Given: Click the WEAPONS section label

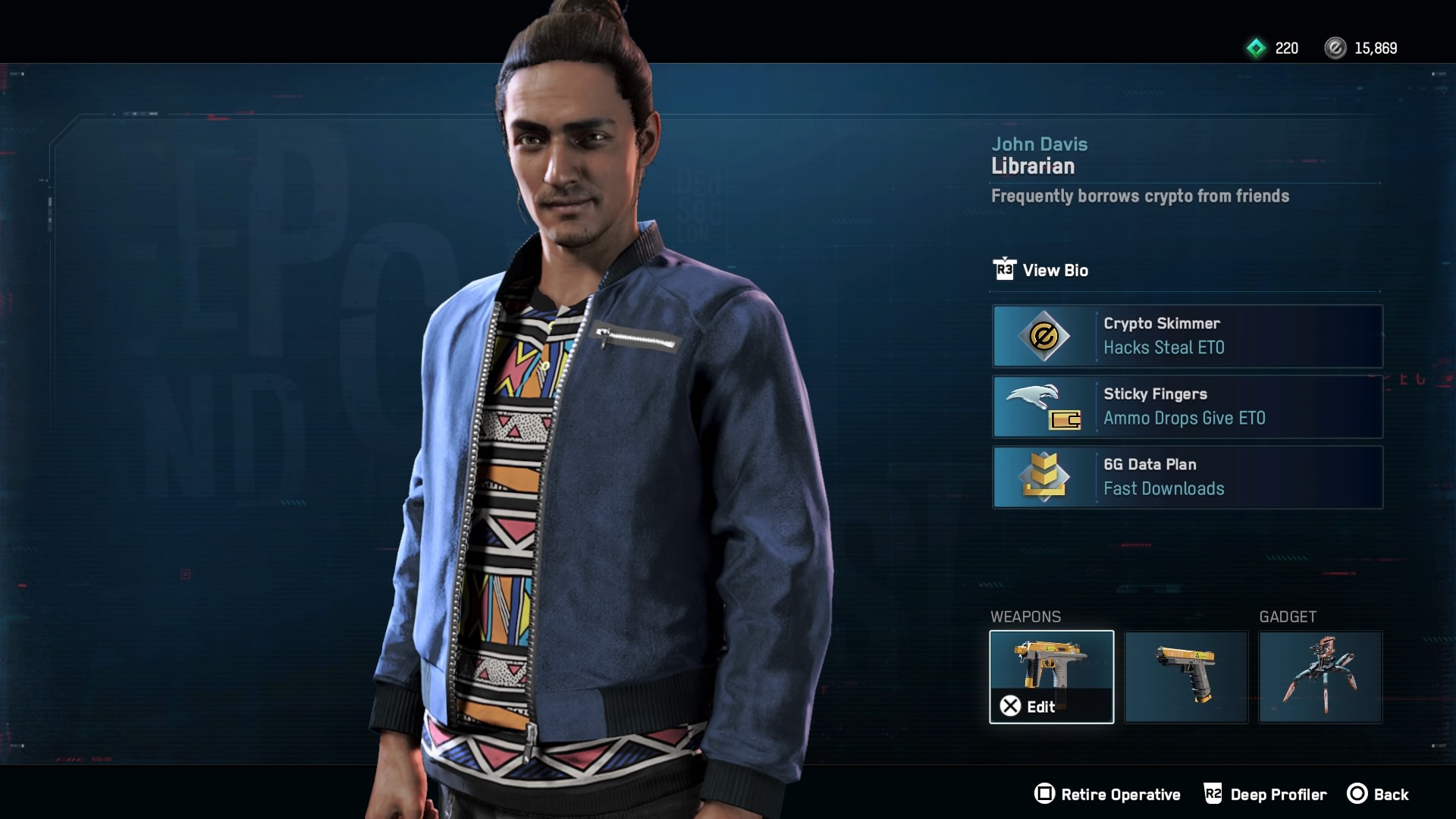Looking at the screenshot, I should (1025, 617).
